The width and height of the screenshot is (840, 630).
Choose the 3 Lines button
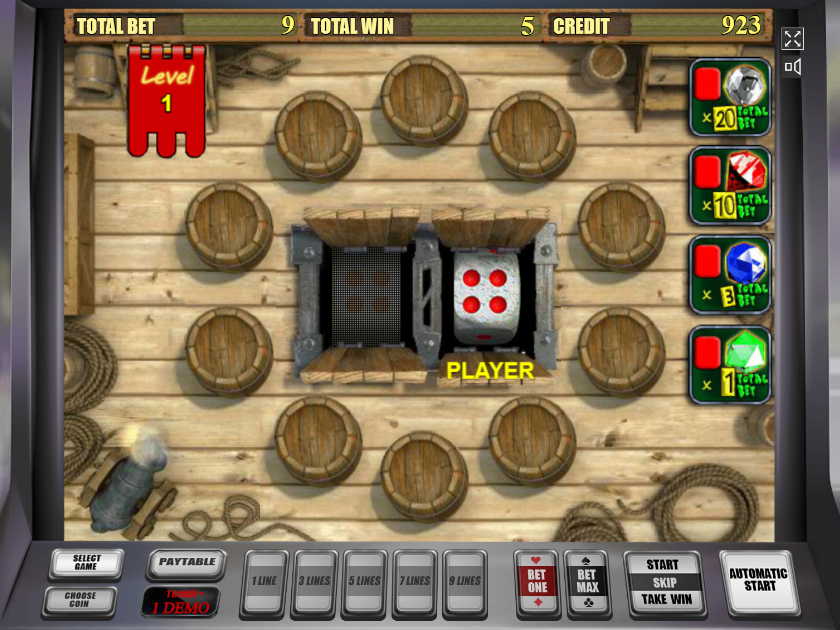pyautogui.click(x=314, y=582)
